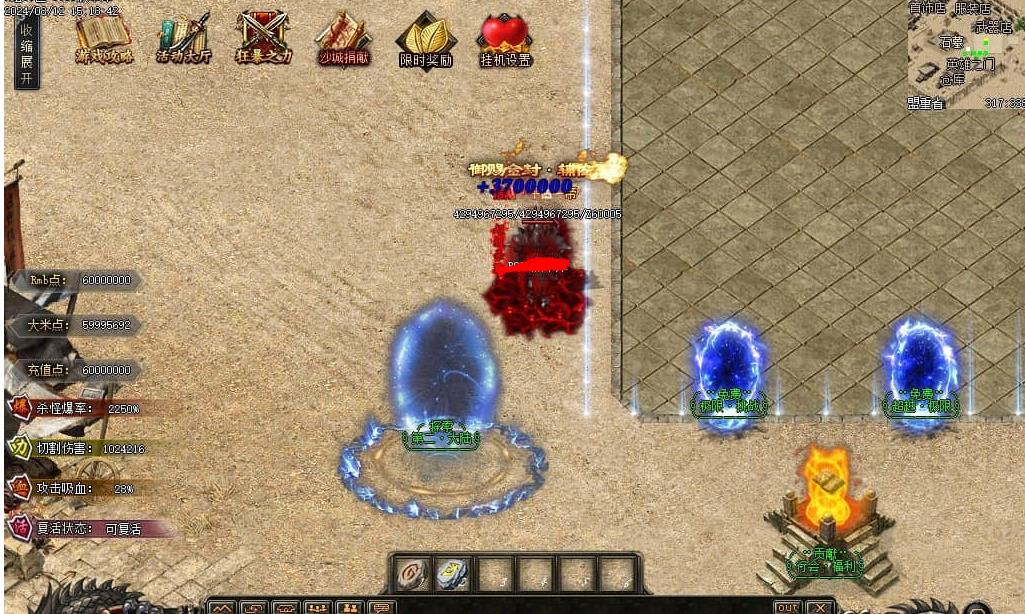1025x614 pixels.
Task: Close using the X button on bottom bar
Action: click(x=820, y=607)
